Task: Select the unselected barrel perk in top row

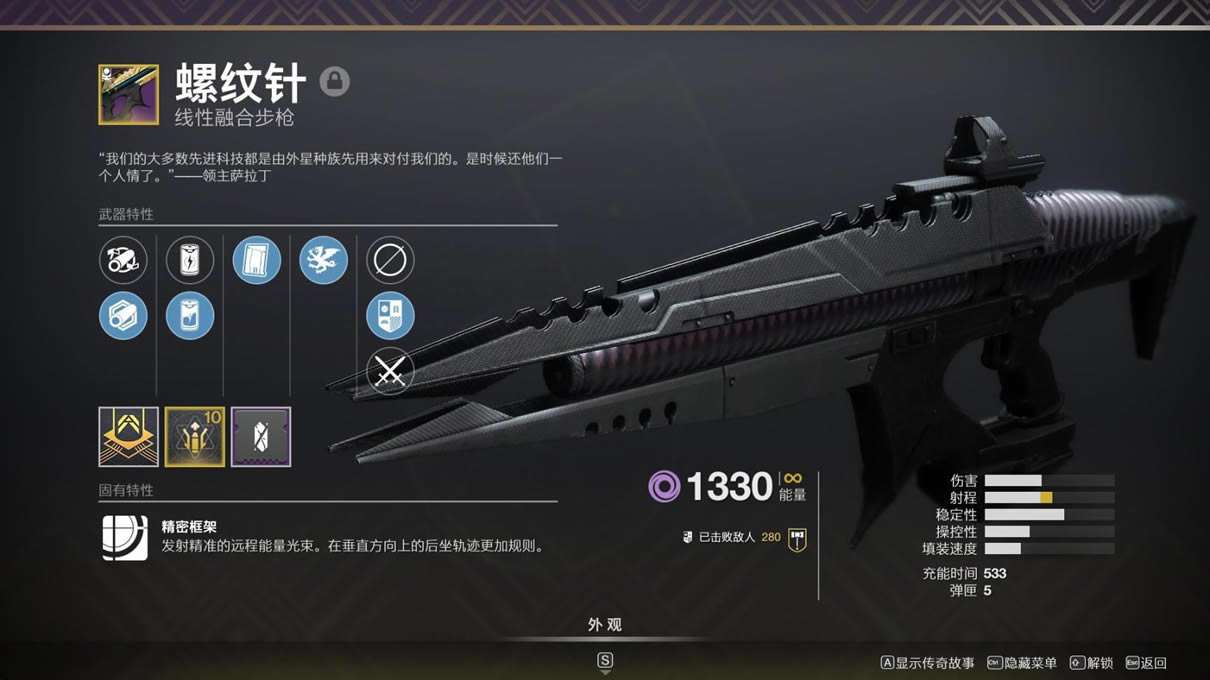Action: [x=123, y=260]
